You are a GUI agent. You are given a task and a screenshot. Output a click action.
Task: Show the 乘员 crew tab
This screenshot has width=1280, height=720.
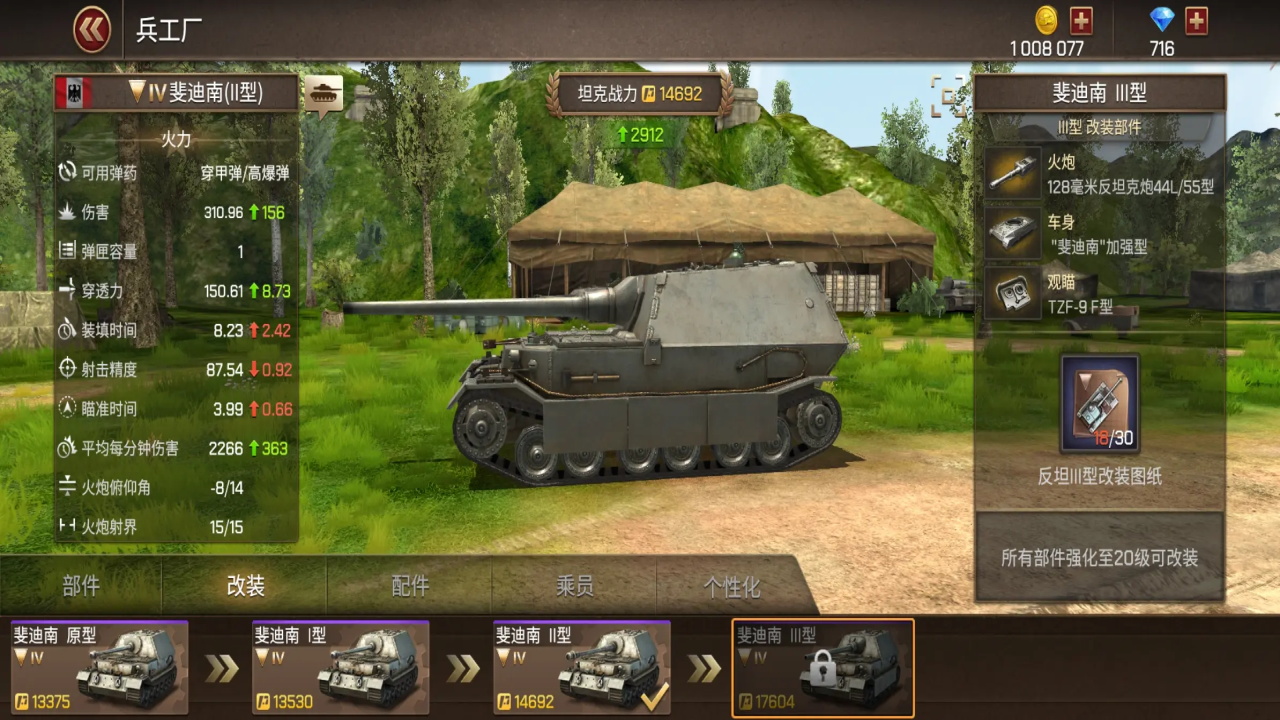[x=574, y=586]
